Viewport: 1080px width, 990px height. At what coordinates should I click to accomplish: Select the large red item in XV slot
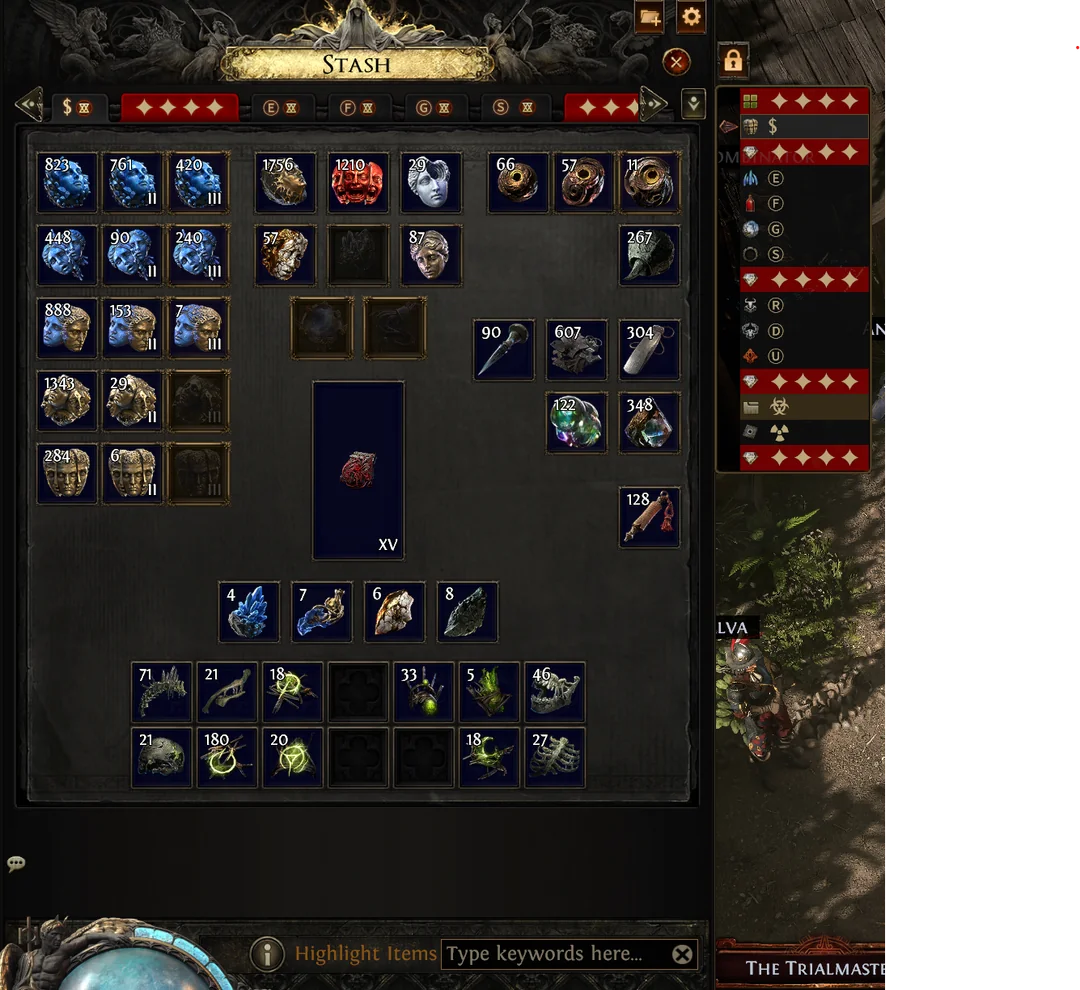(358, 470)
